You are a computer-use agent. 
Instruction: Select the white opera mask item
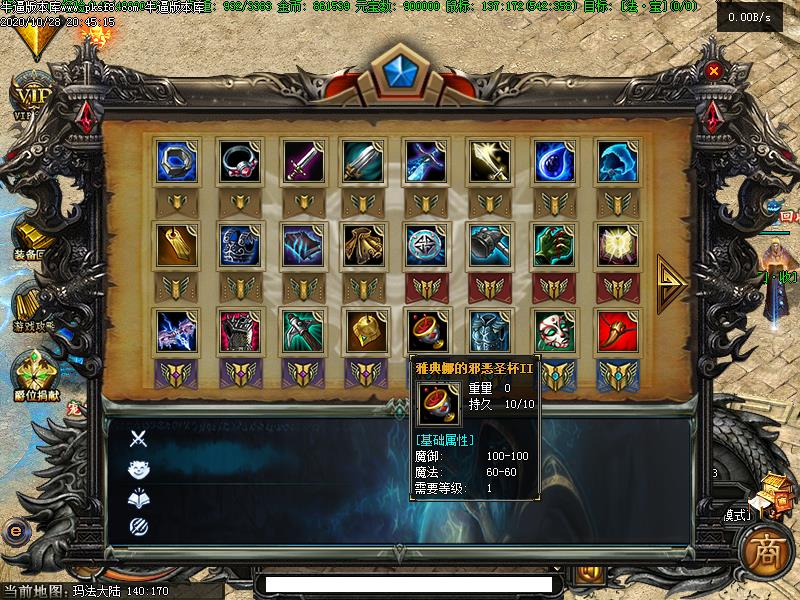[x=553, y=331]
